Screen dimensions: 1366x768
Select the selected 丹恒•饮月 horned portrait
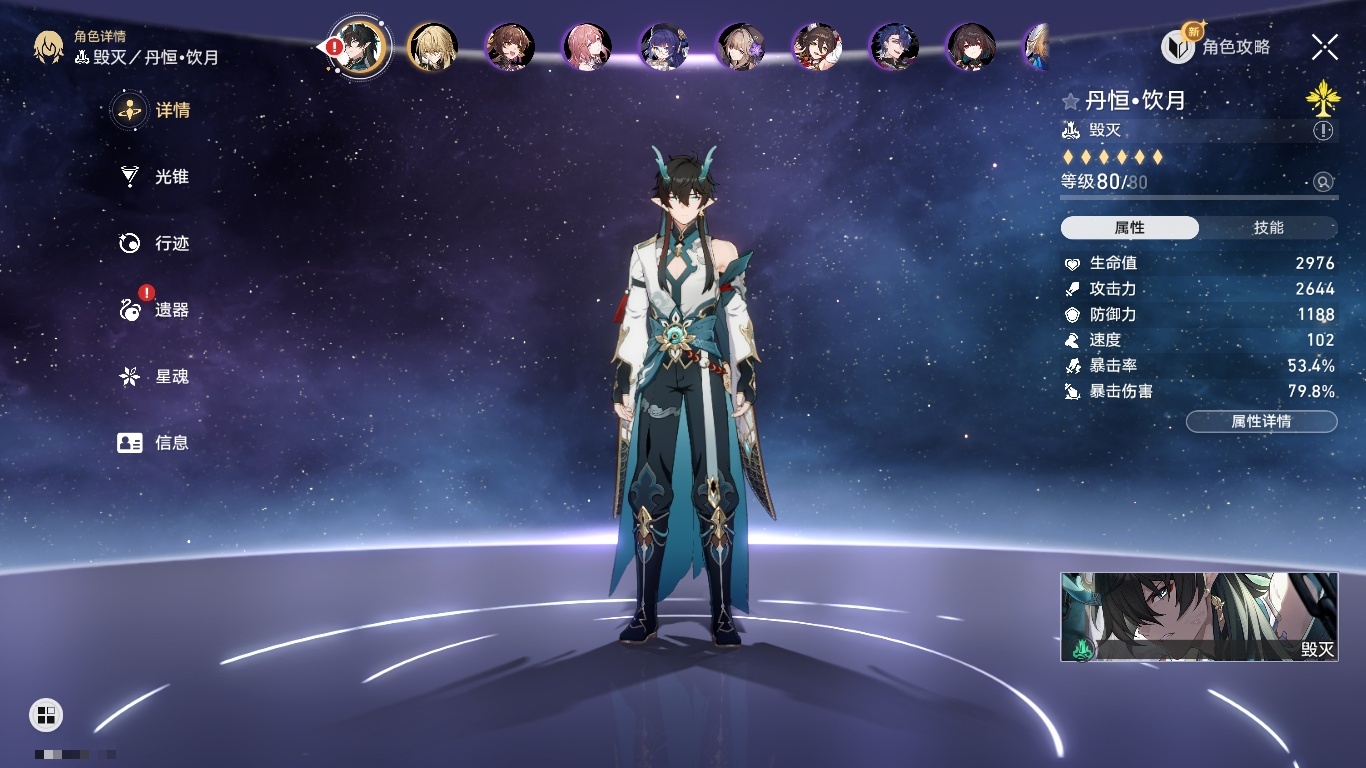(359, 47)
